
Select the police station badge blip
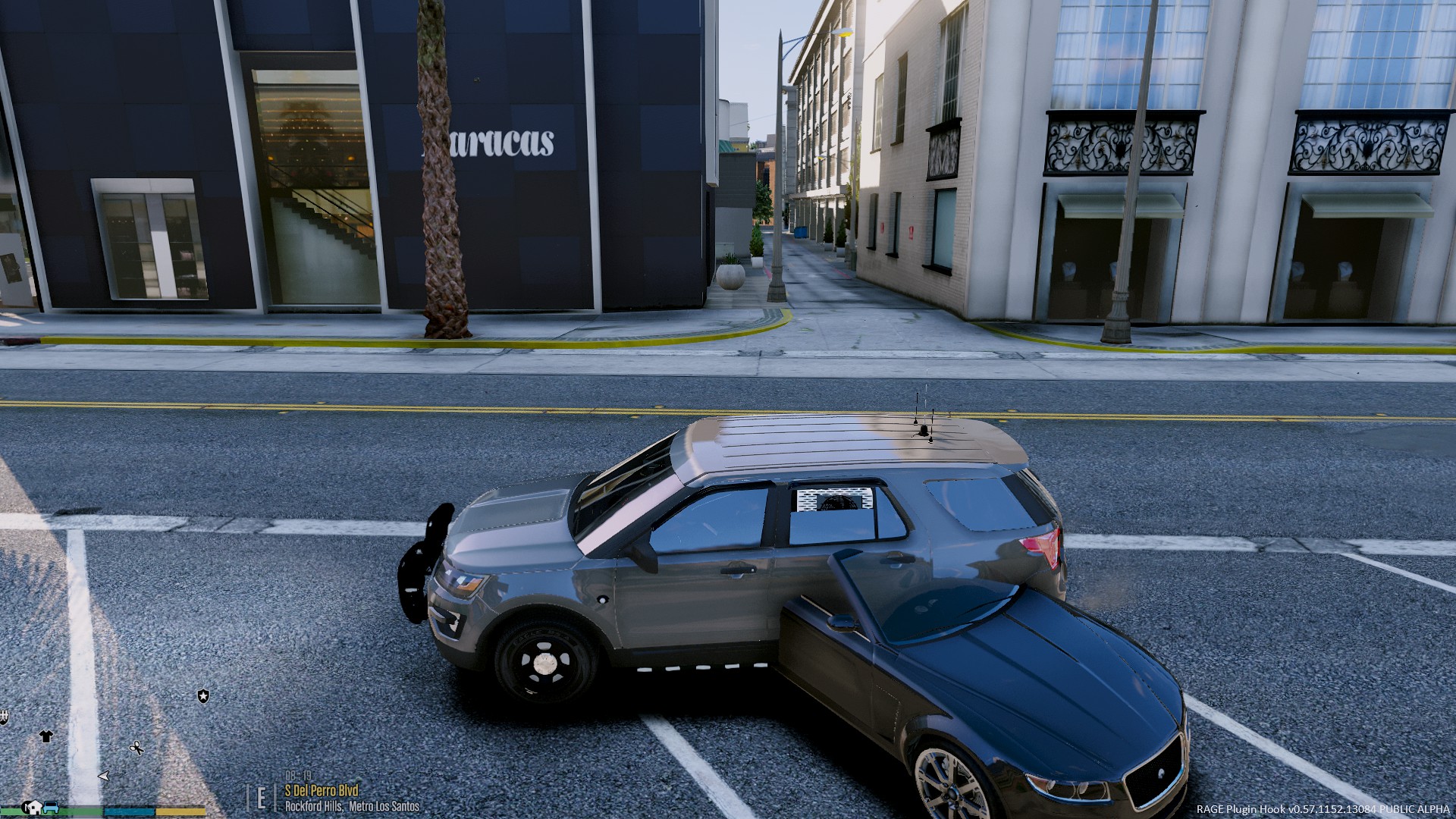203,695
